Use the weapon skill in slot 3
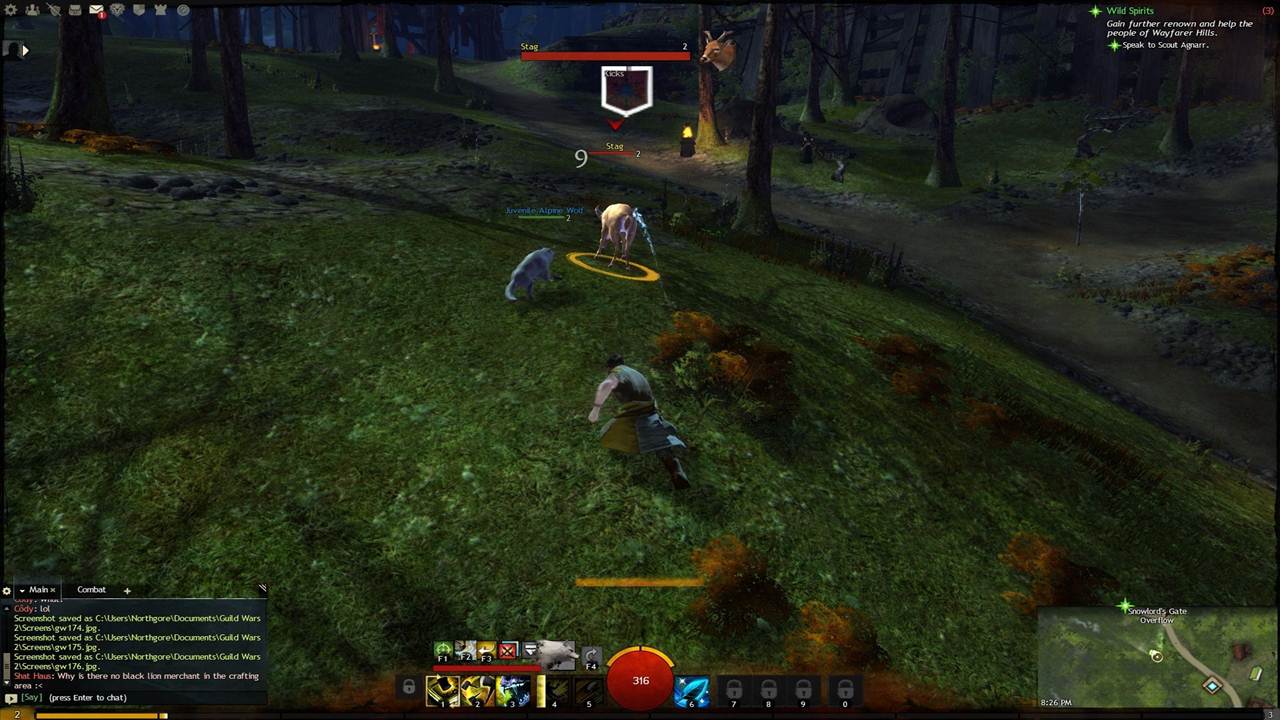 (512, 690)
